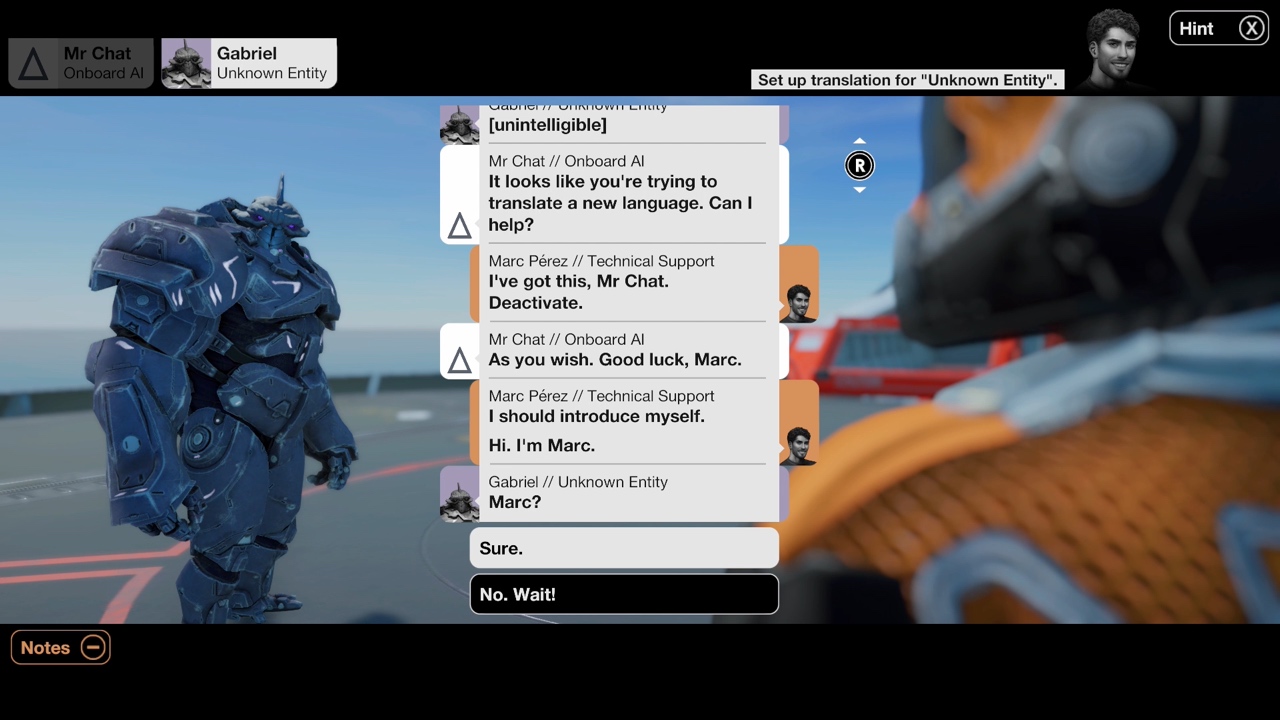
Task: Toggle hints off with the X on Hint
Action: (x=1251, y=28)
